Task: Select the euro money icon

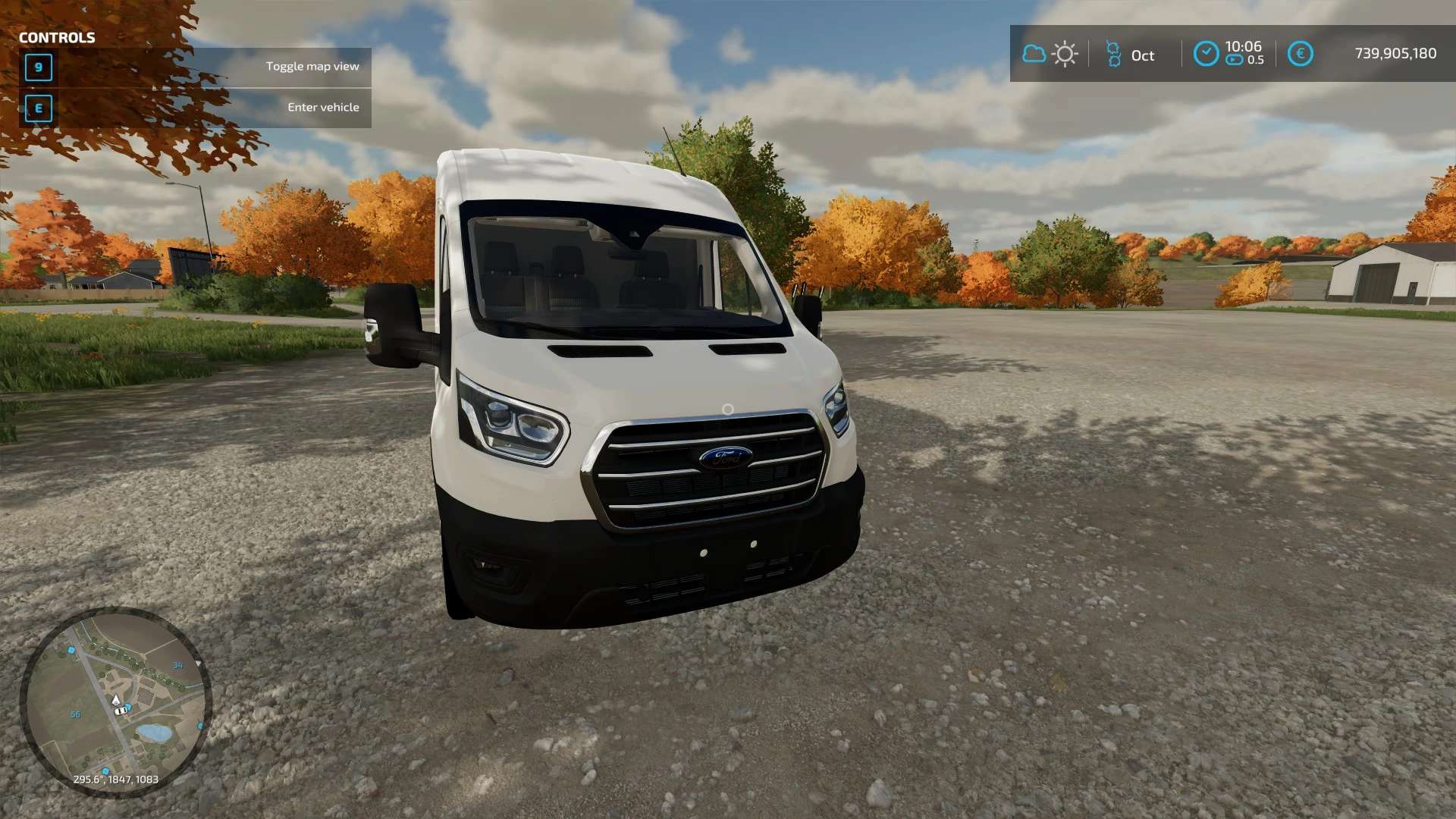Action: click(1300, 54)
